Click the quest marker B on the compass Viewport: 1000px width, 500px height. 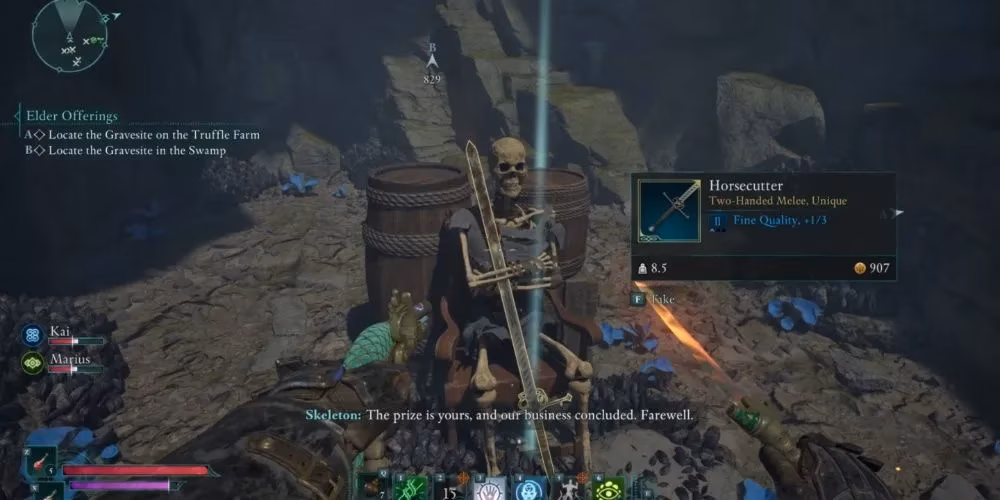[432, 61]
